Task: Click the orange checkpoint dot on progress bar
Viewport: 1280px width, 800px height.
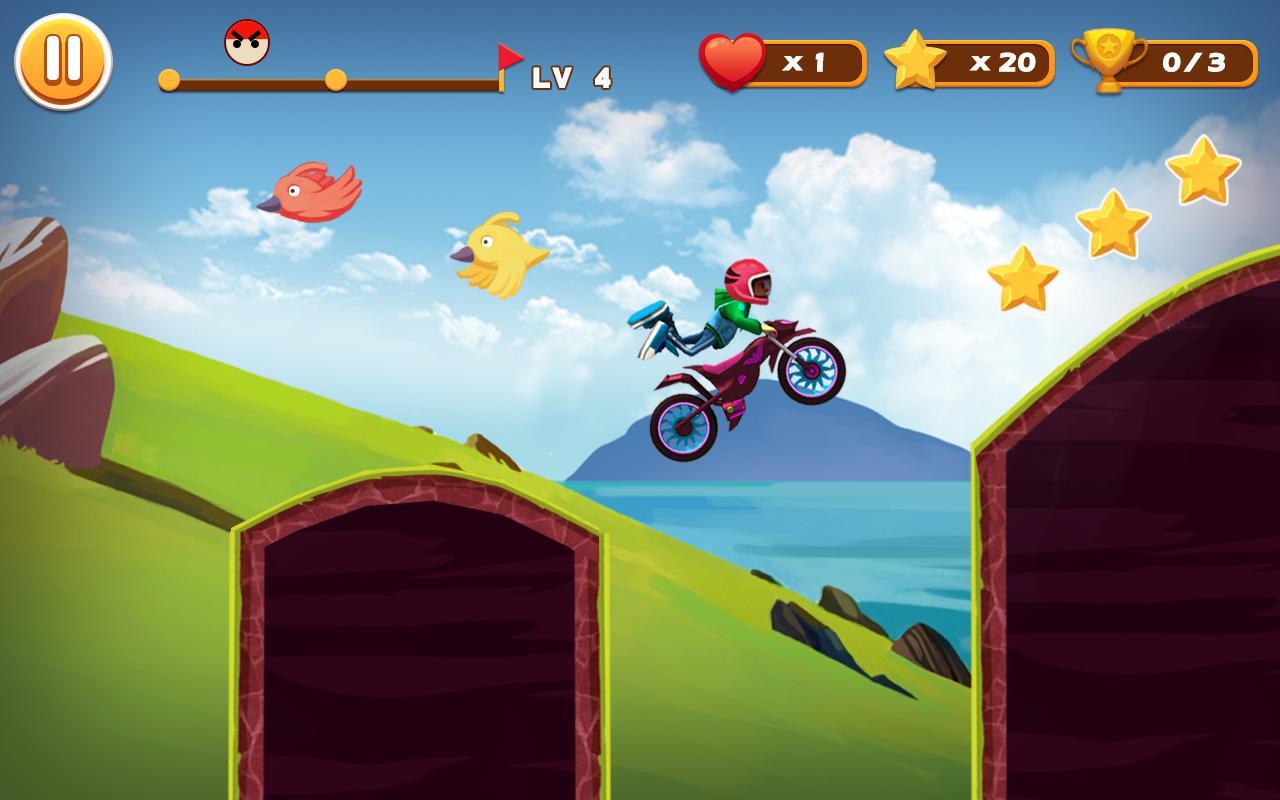Action: click(x=337, y=80)
